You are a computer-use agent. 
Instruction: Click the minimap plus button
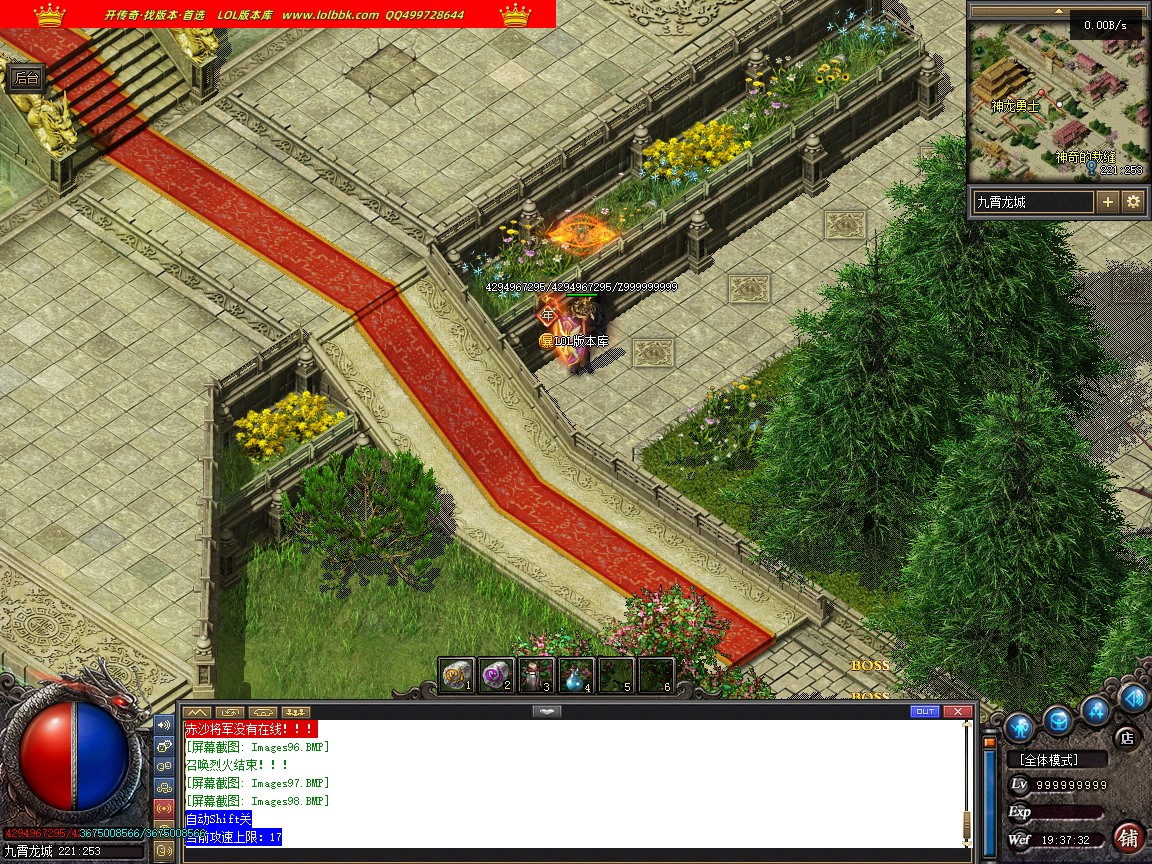click(x=1108, y=201)
